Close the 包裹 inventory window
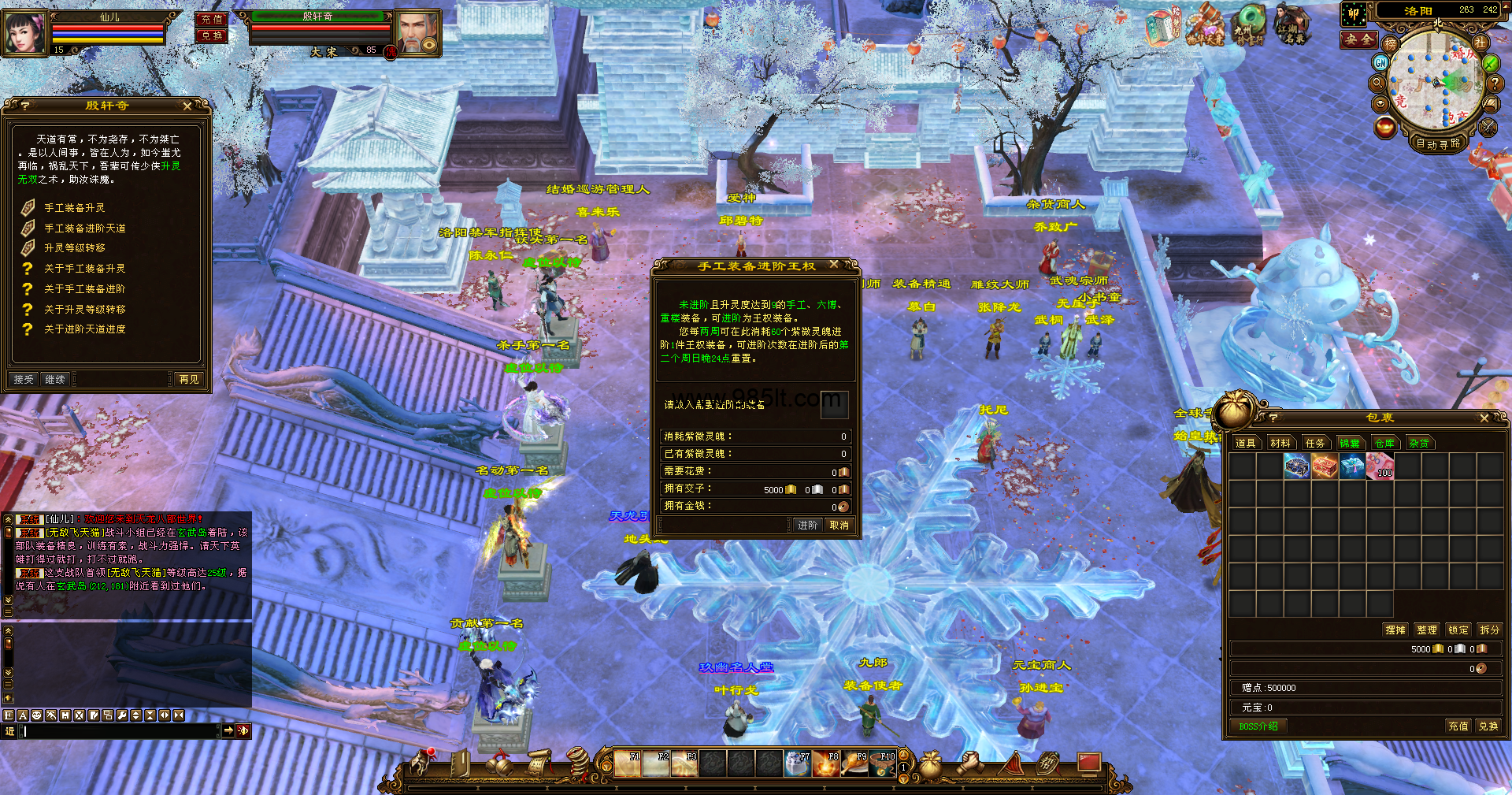This screenshot has height=795, width=1512. point(1484,418)
